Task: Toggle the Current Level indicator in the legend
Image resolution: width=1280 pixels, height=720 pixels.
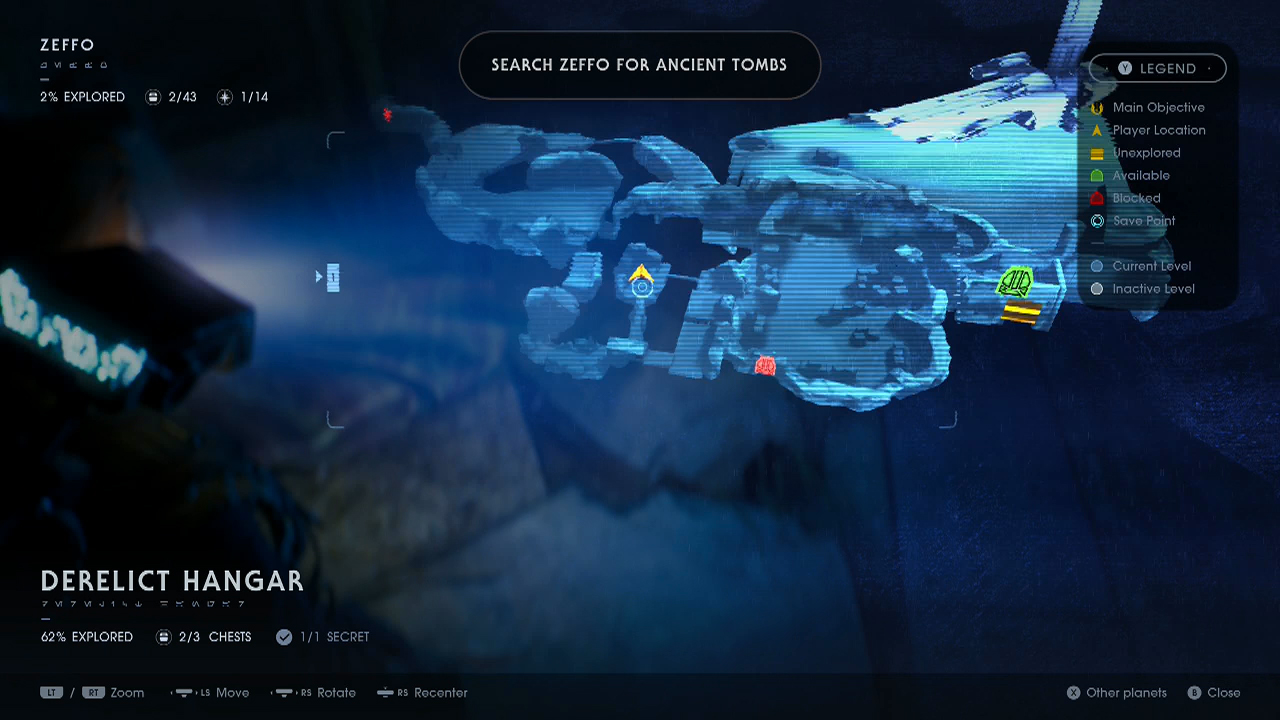Action: pyautogui.click(x=1097, y=266)
